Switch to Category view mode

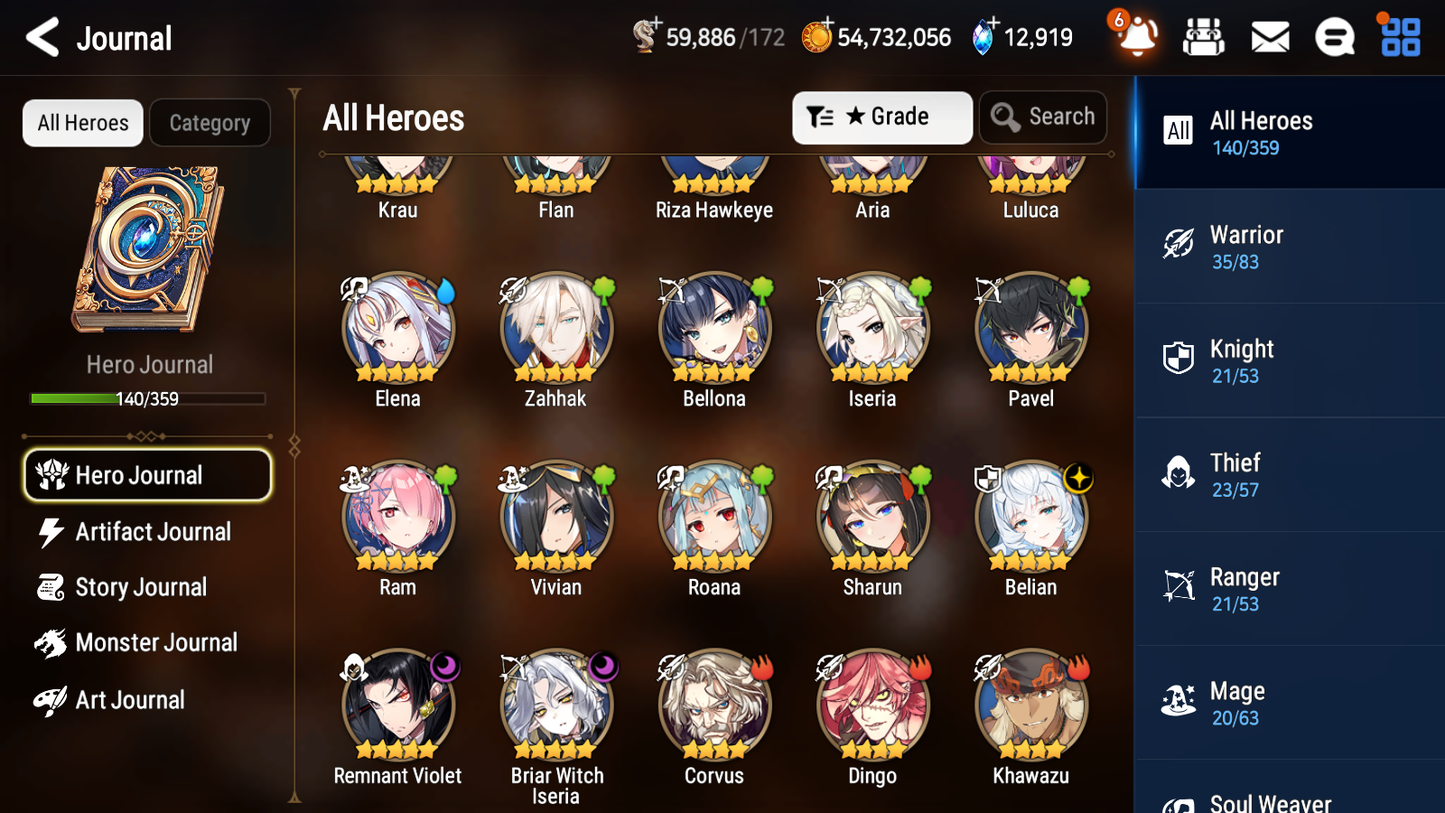click(x=210, y=122)
